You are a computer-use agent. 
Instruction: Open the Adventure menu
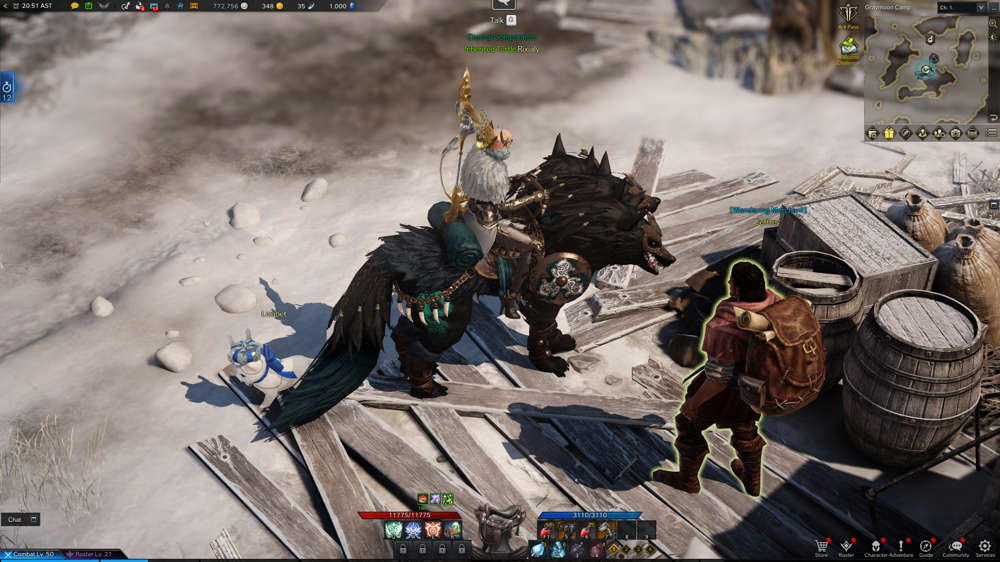pyautogui.click(x=900, y=546)
